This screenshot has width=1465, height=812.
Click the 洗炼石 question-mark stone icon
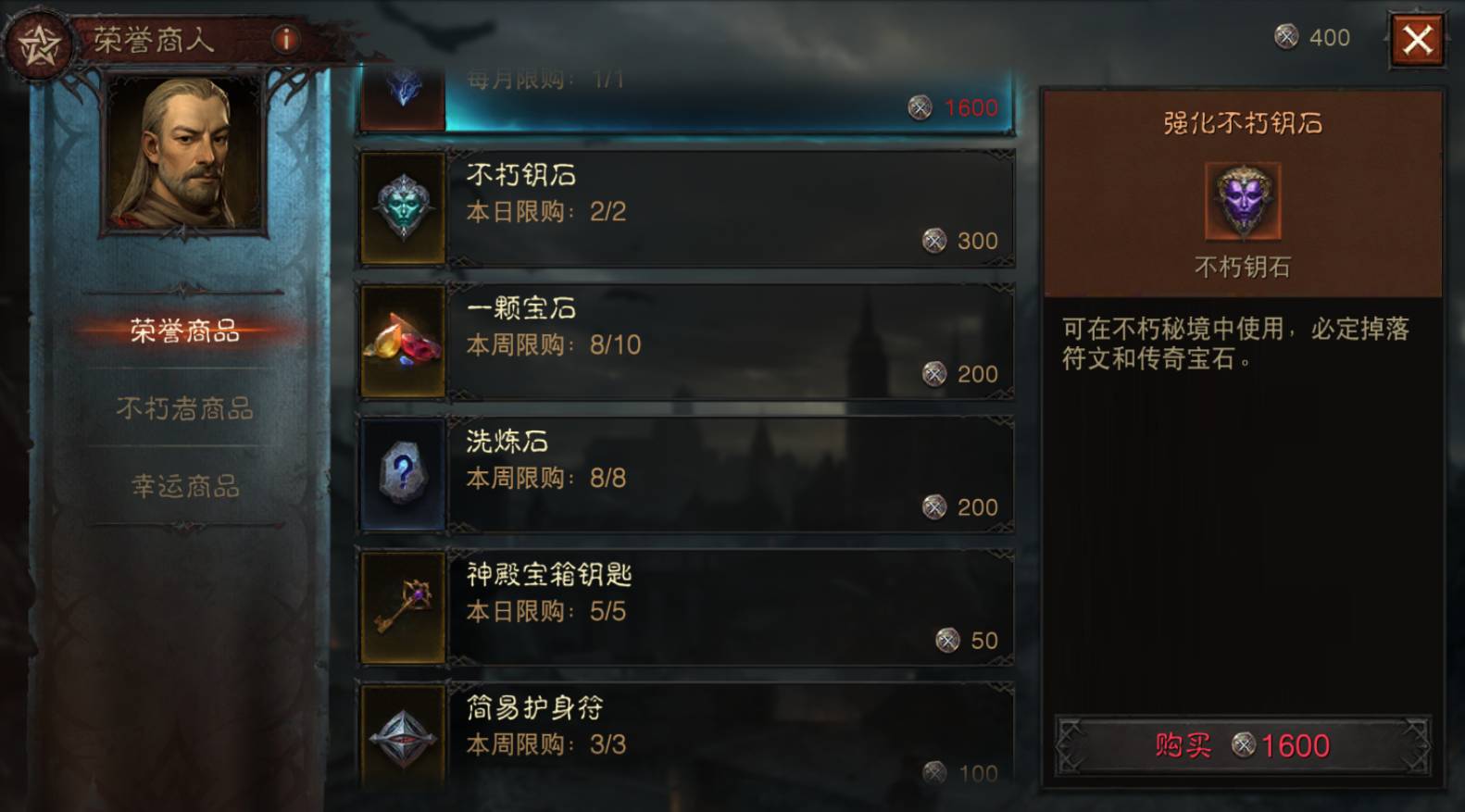pyautogui.click(x=404, y=473)
